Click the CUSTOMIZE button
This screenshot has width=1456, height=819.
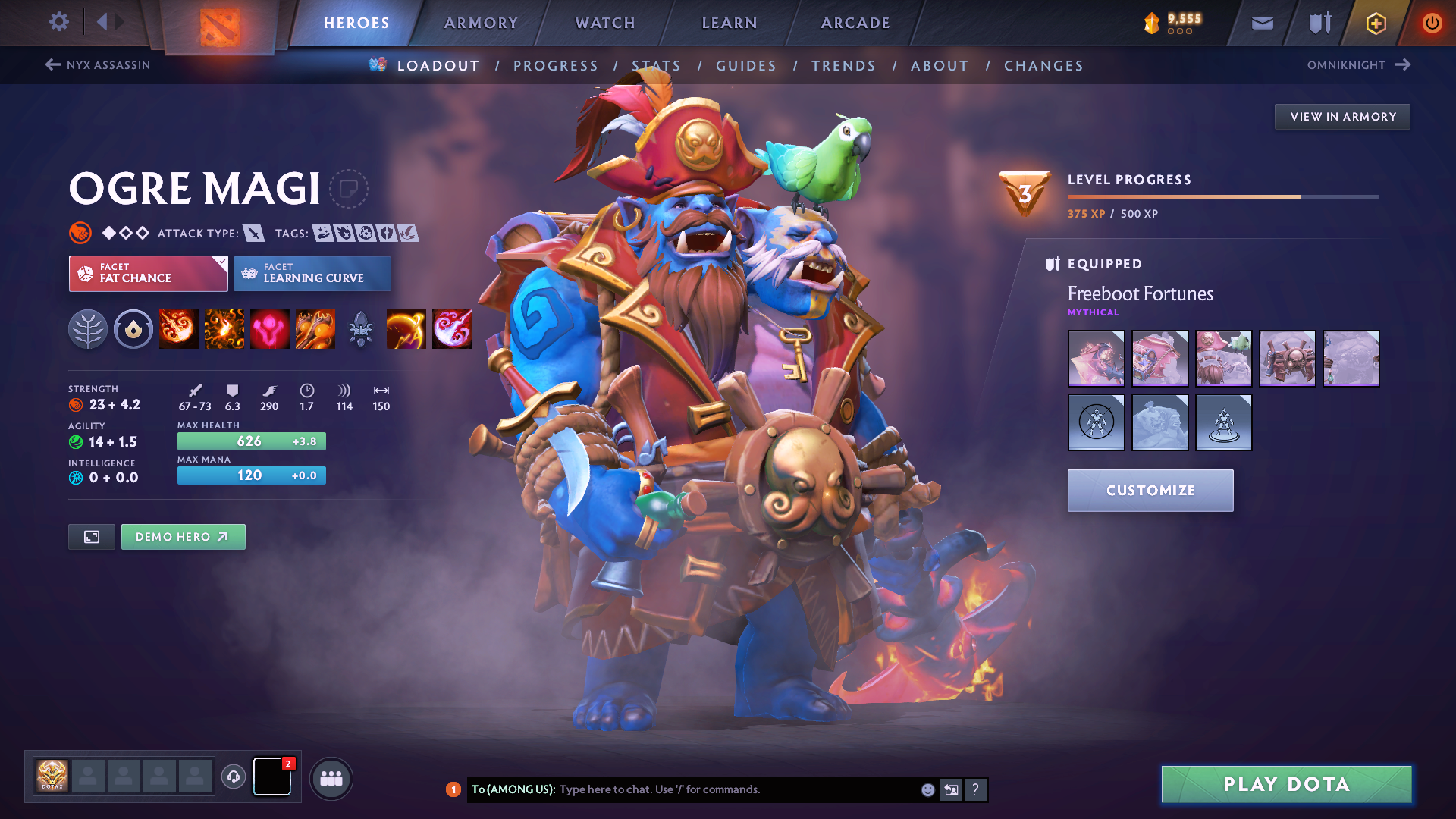1150,490
